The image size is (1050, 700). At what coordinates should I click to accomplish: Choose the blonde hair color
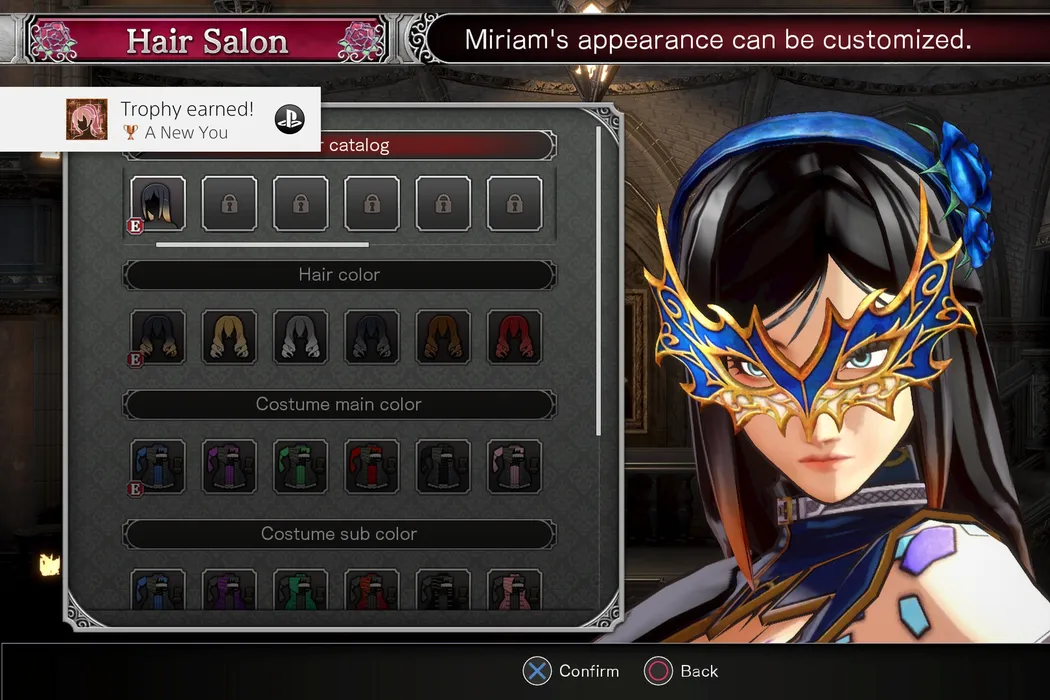230,336
